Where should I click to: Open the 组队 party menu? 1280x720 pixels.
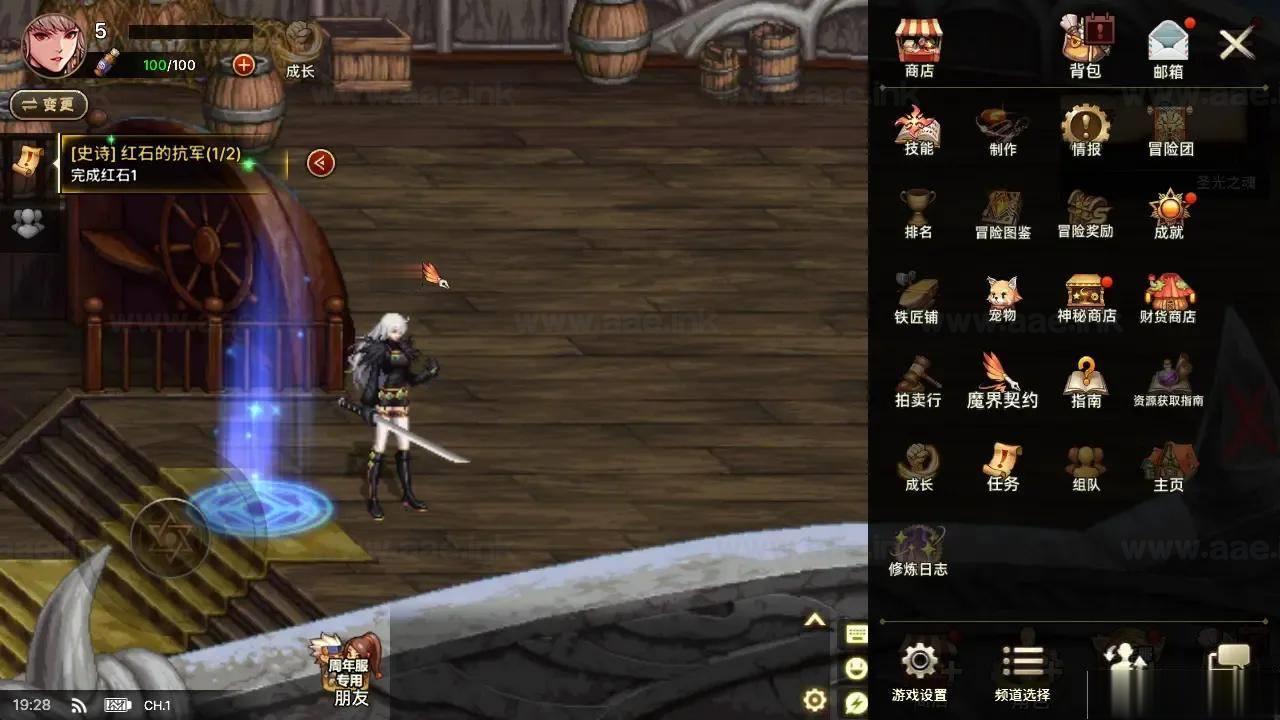(1086, 466)
